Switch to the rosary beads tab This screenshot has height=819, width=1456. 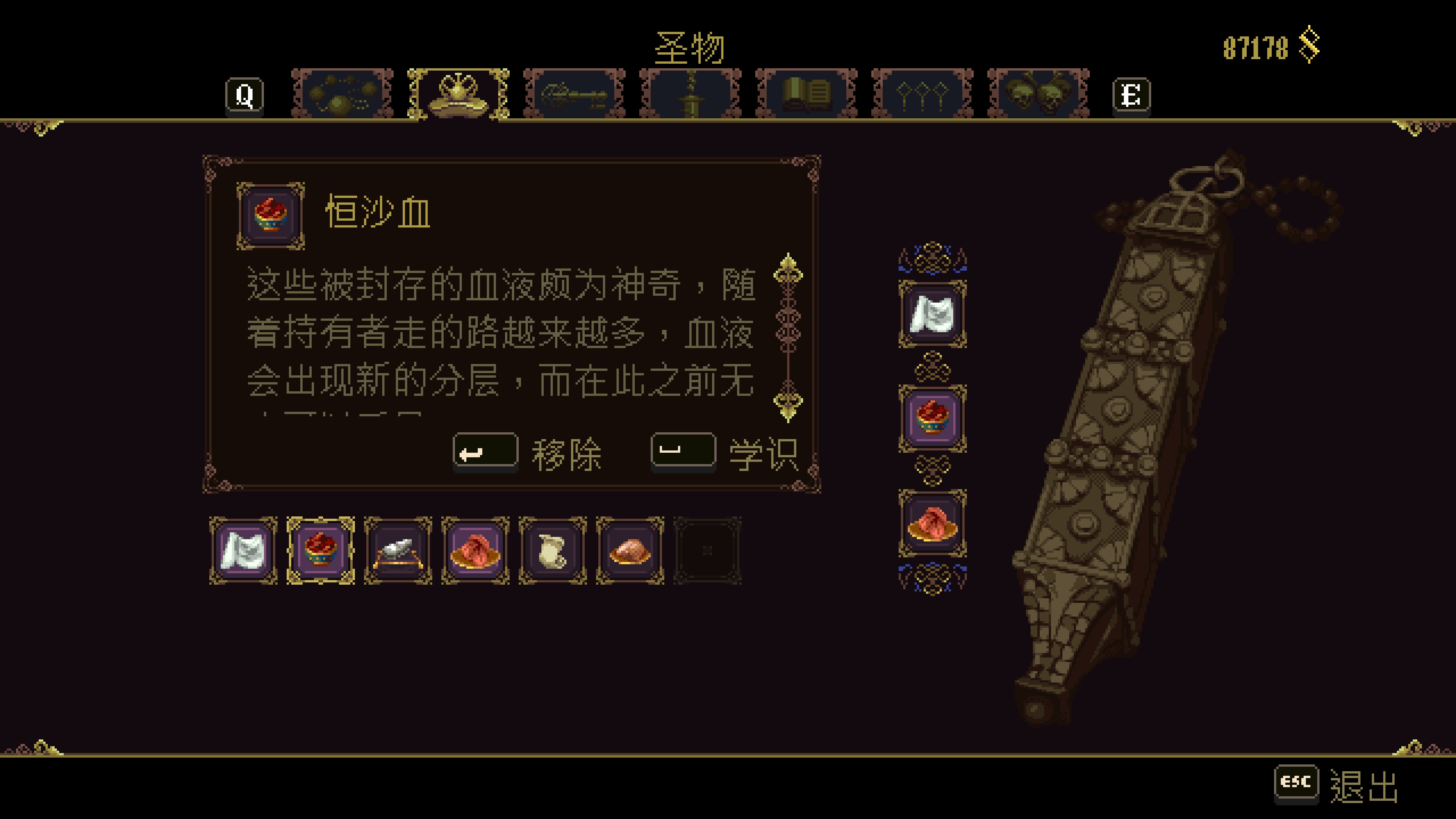click(342, 94)
